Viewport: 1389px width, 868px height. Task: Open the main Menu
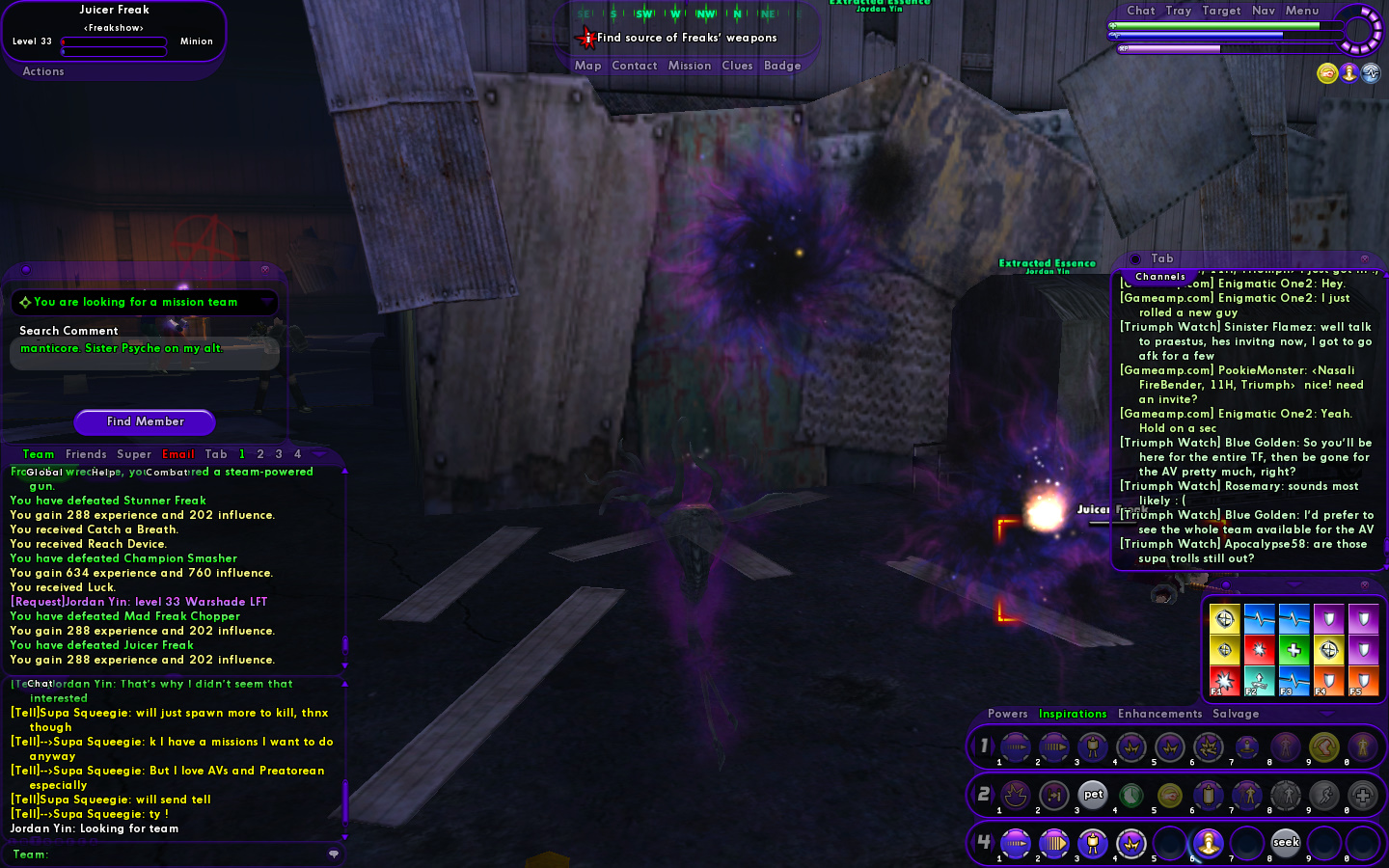coord(1301,11)
